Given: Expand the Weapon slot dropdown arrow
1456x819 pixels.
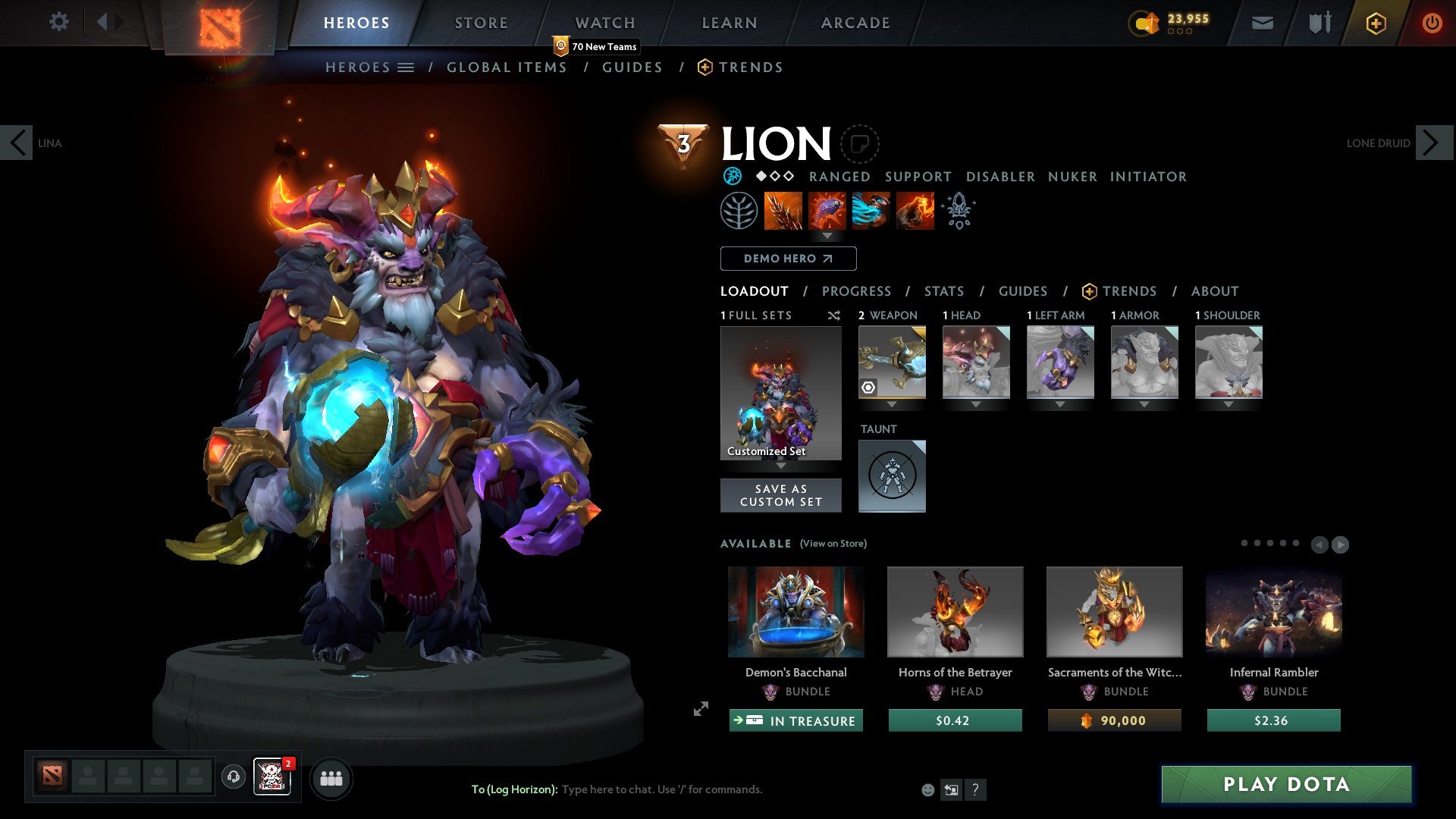Looking at the screenshot, I should tap(892, 405).
